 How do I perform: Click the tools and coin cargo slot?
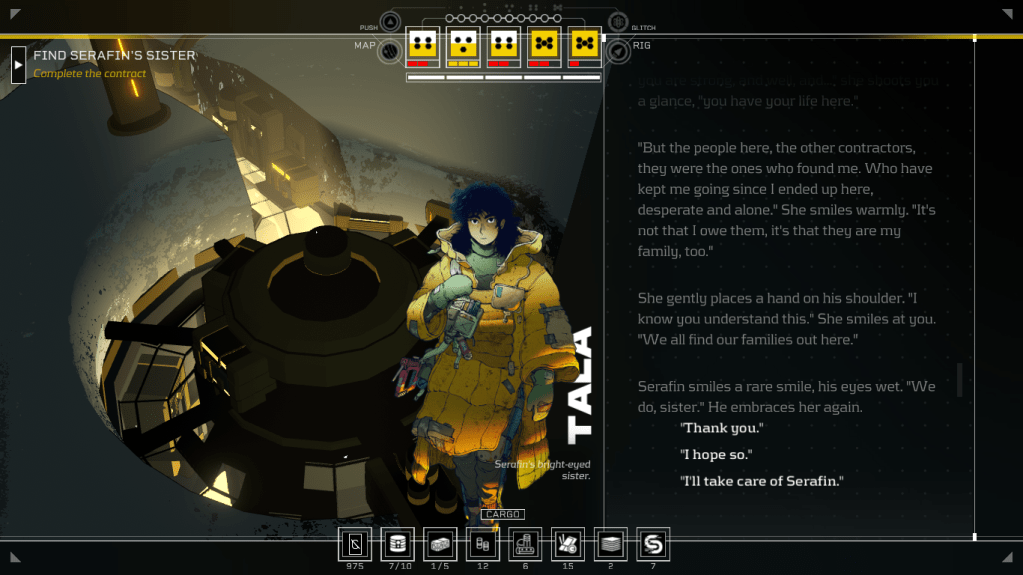569,544
